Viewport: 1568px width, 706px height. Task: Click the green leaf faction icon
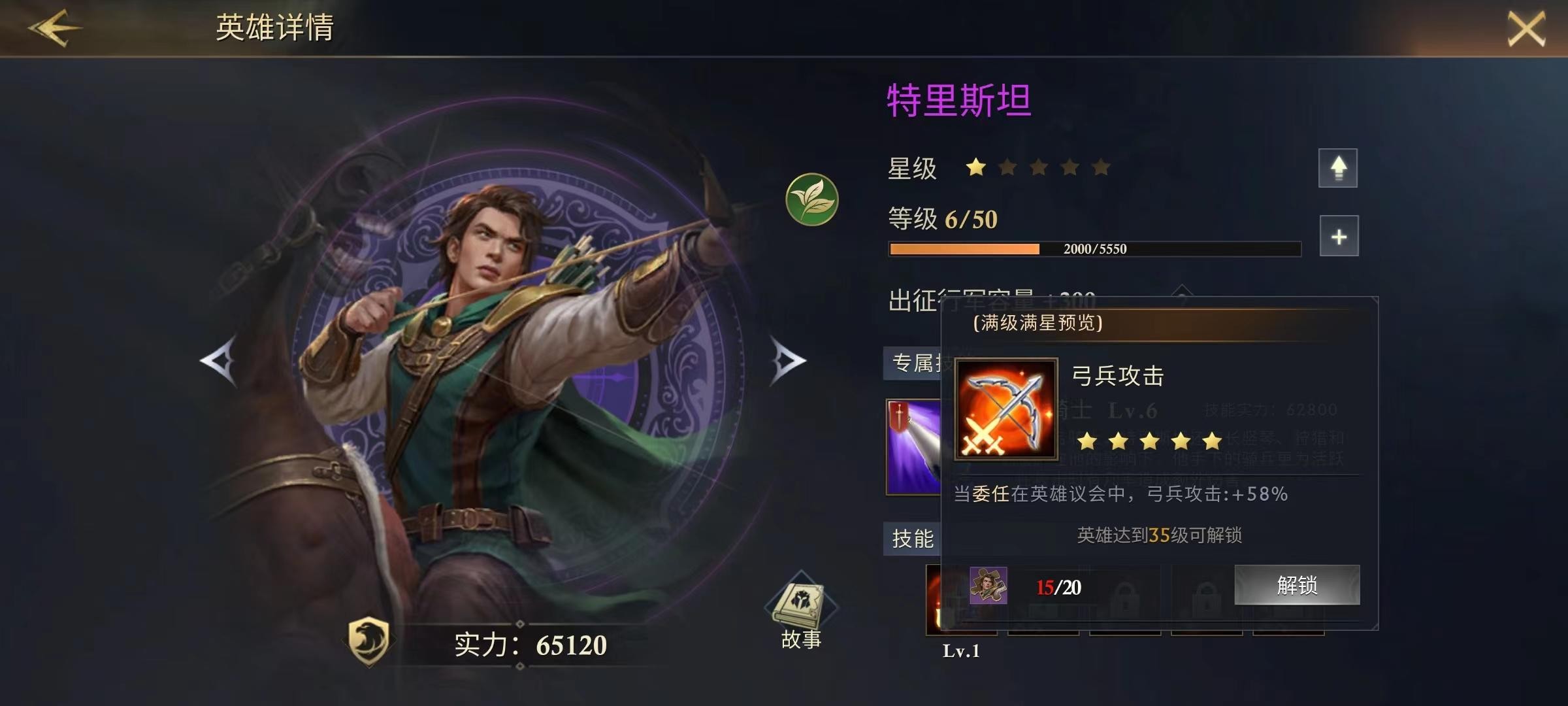click(x=811, y=199)
